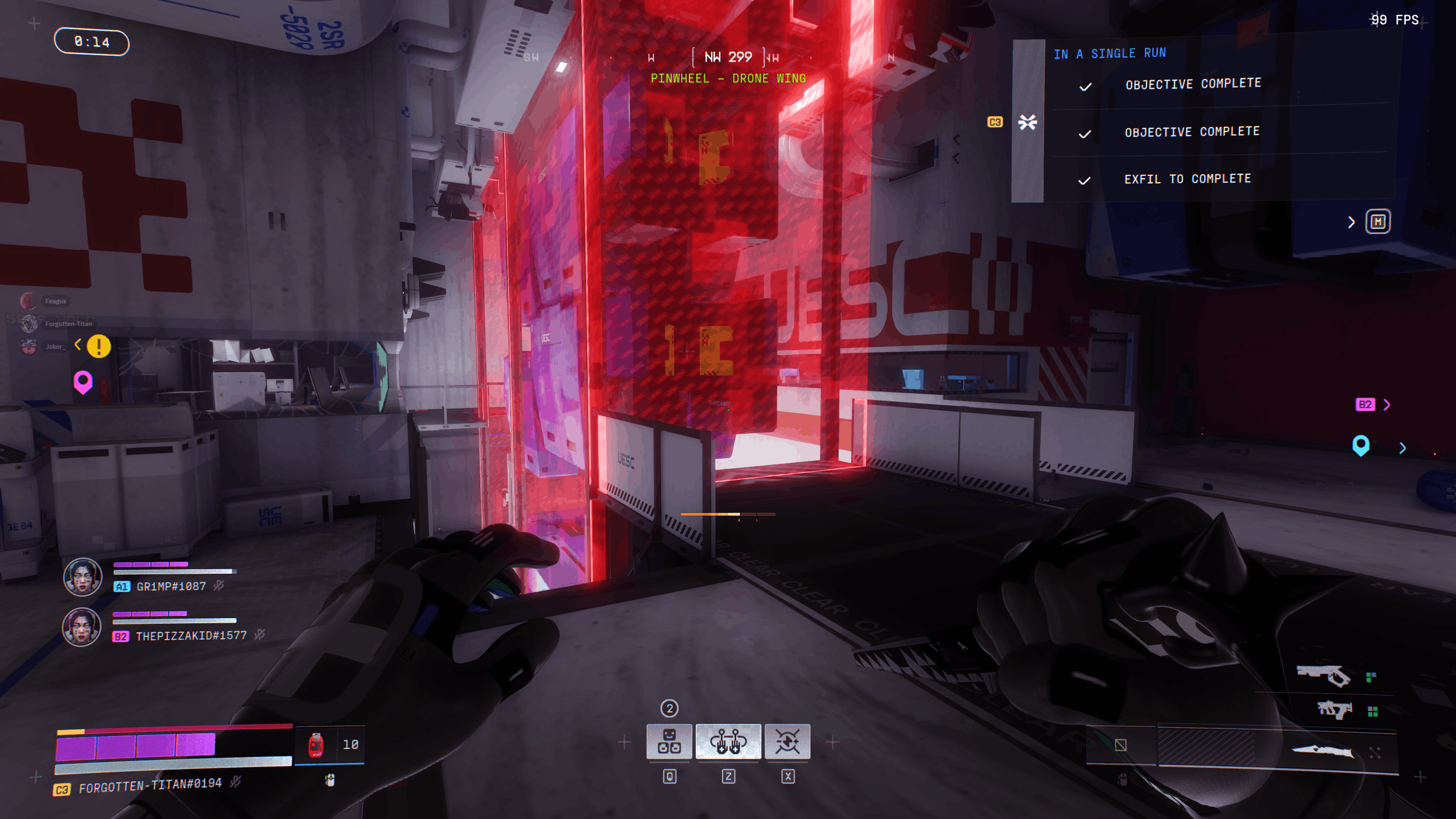Select the red canister consumable slot
Image resolution: width=1456 pixels, height=819 pixels.
pos(316,745)
